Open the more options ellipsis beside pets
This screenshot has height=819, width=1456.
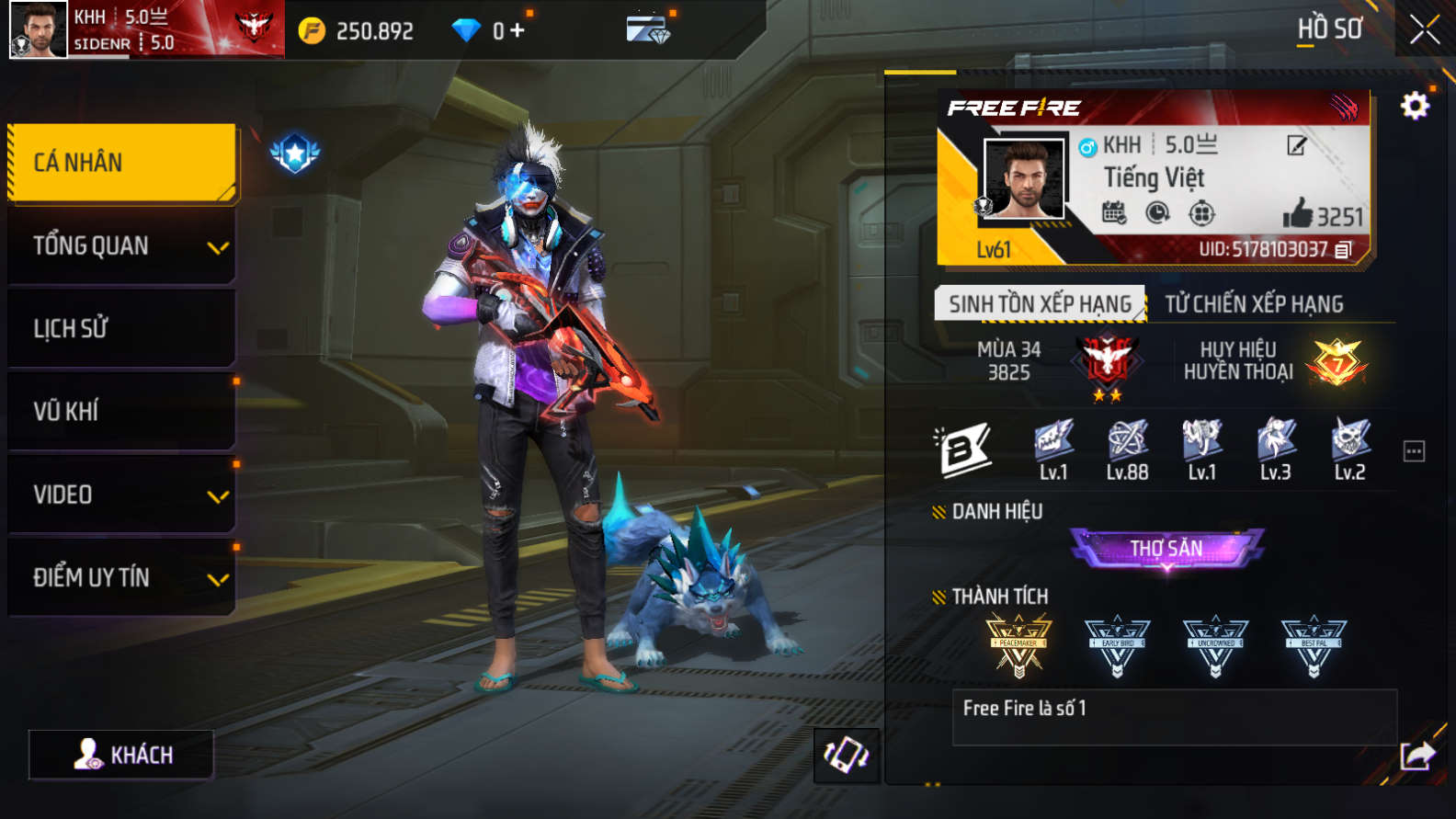1414,451
